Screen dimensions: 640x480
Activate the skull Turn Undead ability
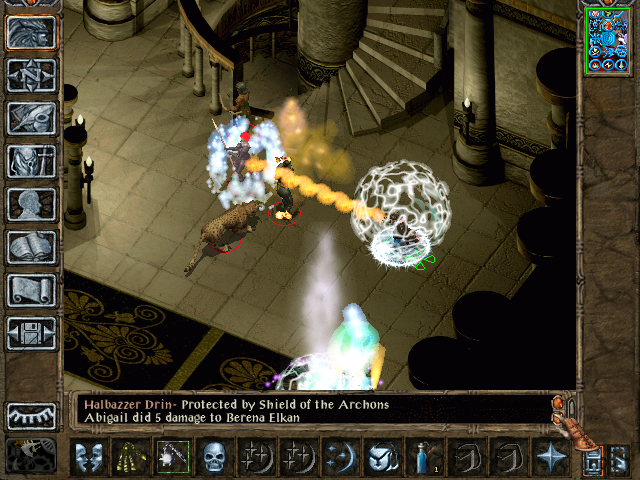[214, 457]
